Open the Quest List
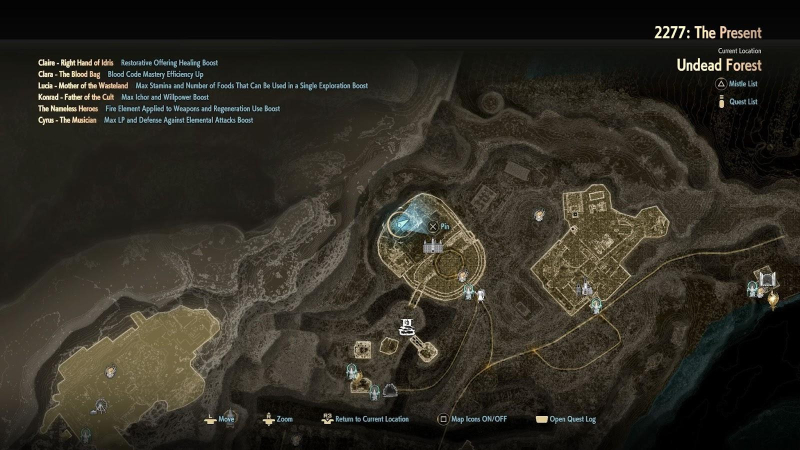This screenshot has width=800, height=450. 738,101
